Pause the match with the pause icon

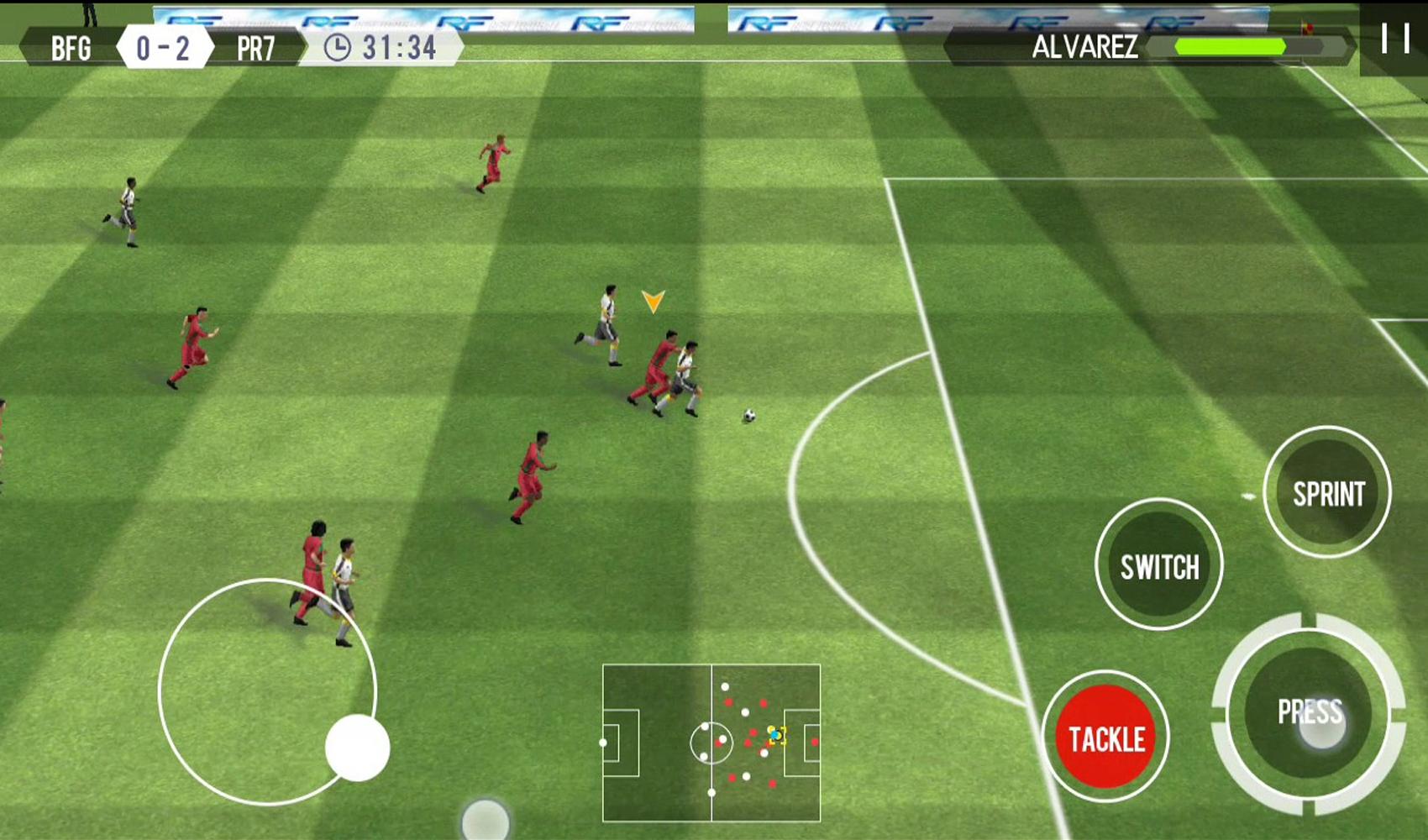click(1395, 38)
